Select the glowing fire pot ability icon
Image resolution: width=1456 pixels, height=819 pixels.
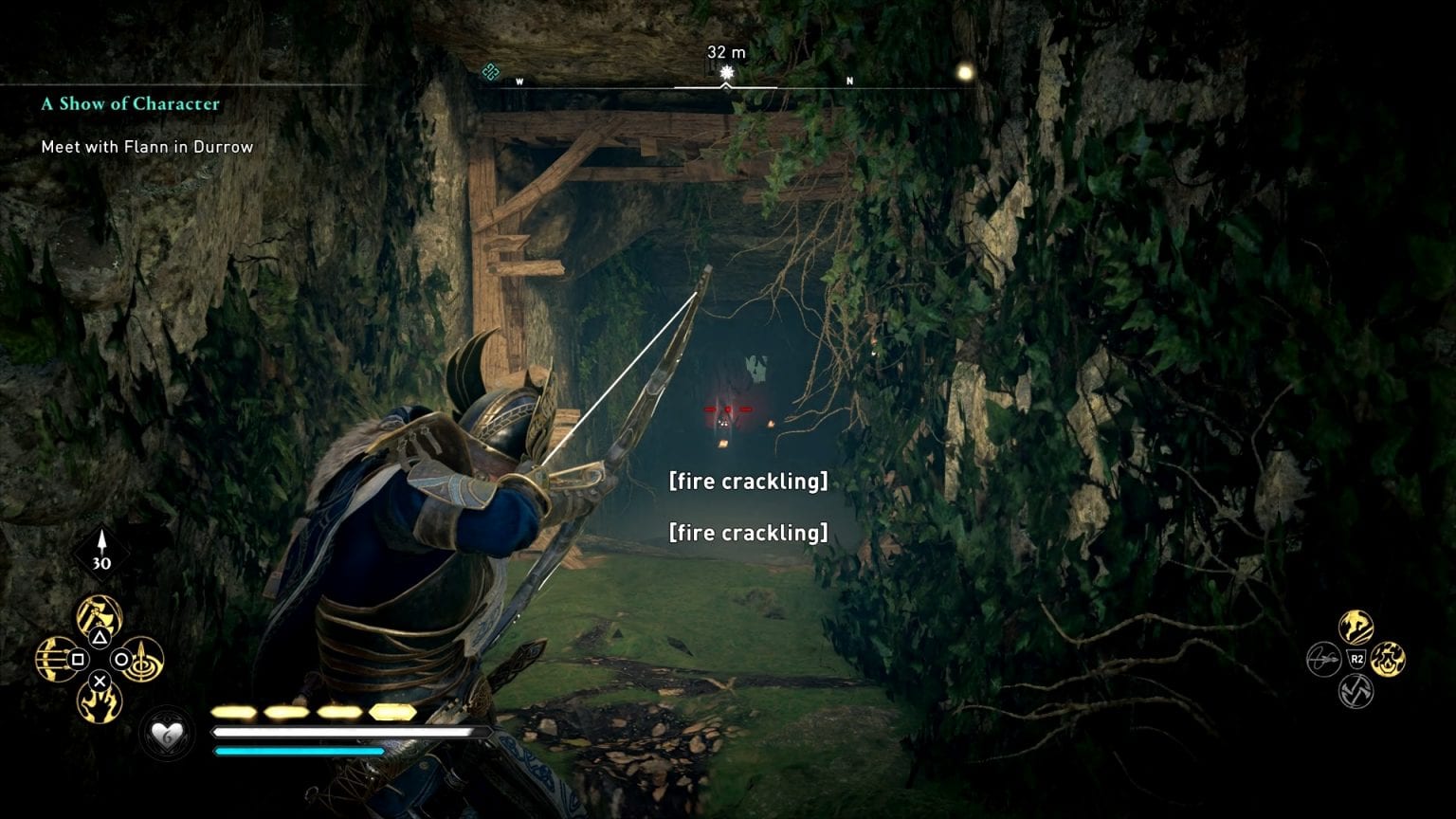[1388, 659]
